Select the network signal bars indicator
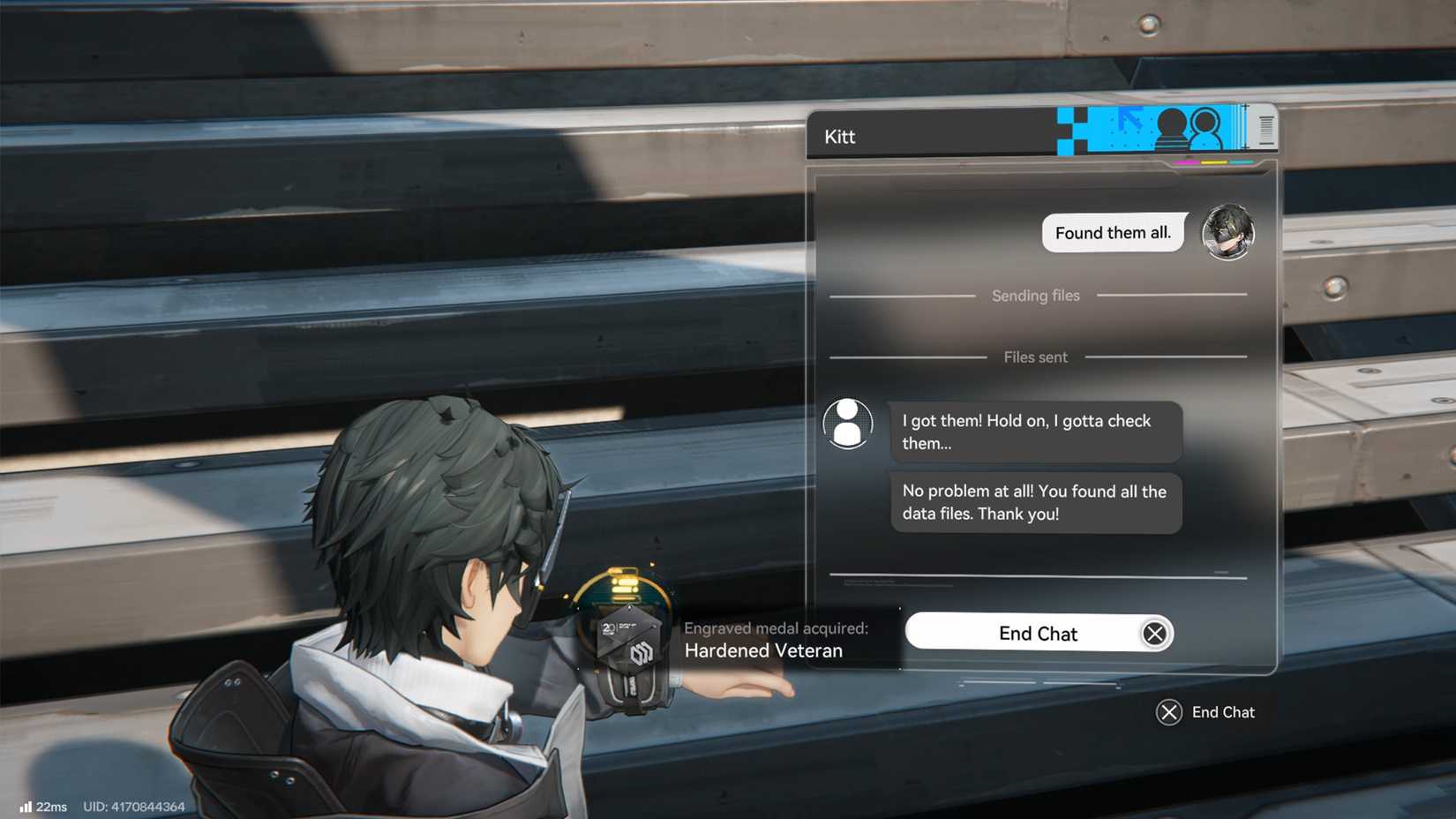Screen dimensions: 1456x819 27,806
